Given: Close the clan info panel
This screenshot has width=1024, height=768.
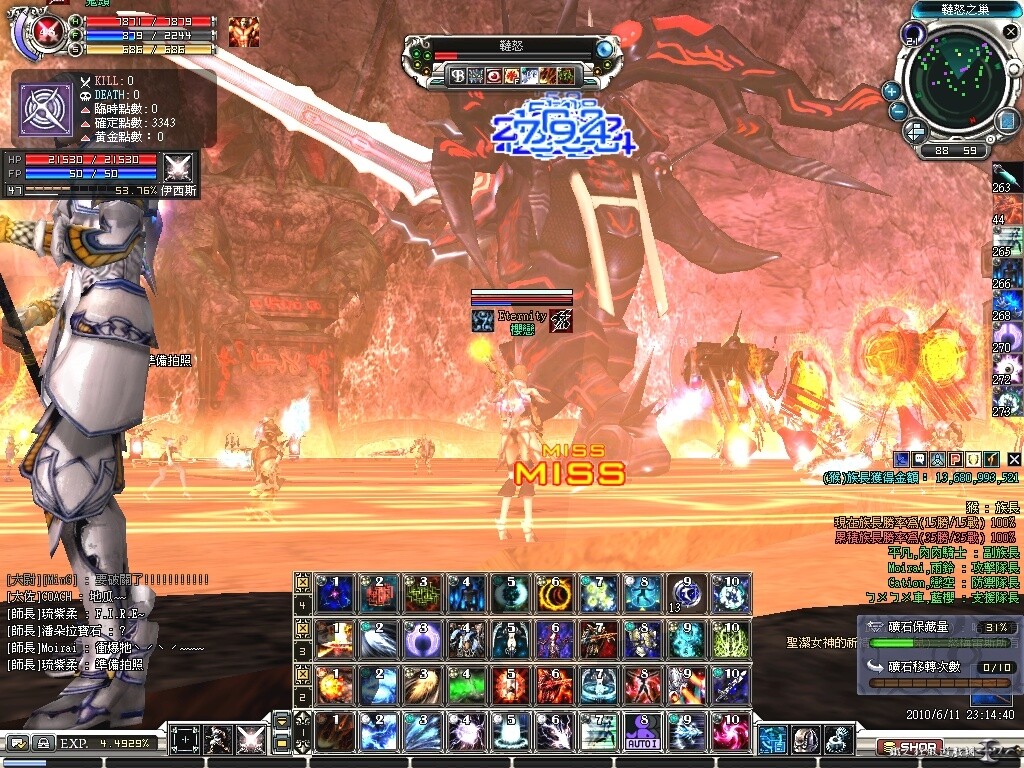Looking at the screenshot, I should pos(1013,458).
